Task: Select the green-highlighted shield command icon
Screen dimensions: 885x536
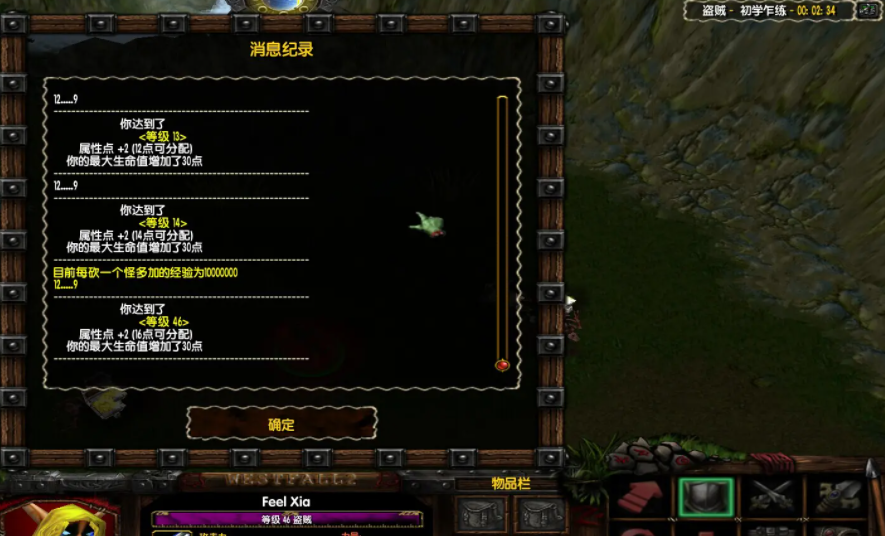Action: [x=706, y=497]
